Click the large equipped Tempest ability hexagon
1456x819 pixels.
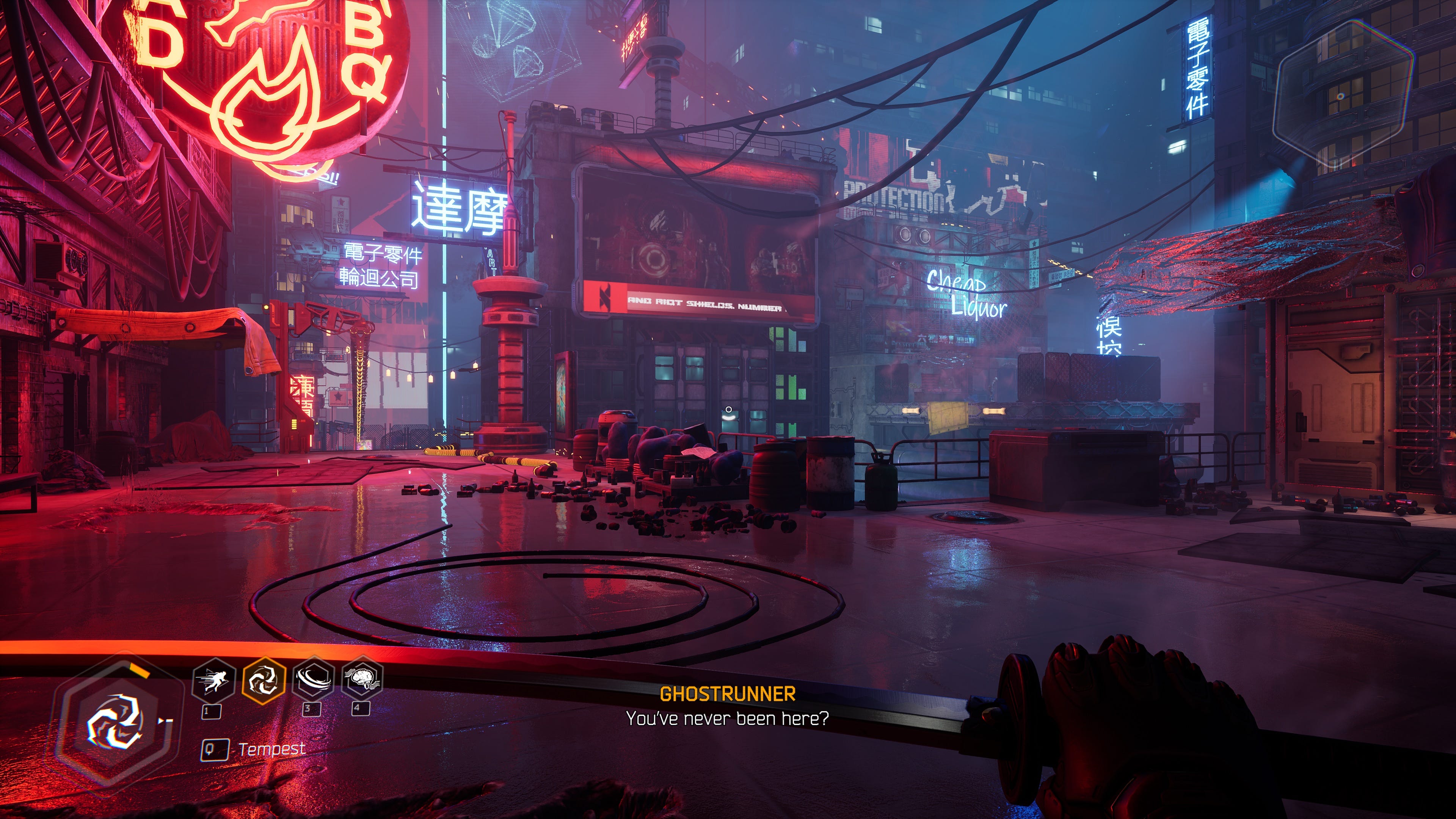tap(115, 723)
